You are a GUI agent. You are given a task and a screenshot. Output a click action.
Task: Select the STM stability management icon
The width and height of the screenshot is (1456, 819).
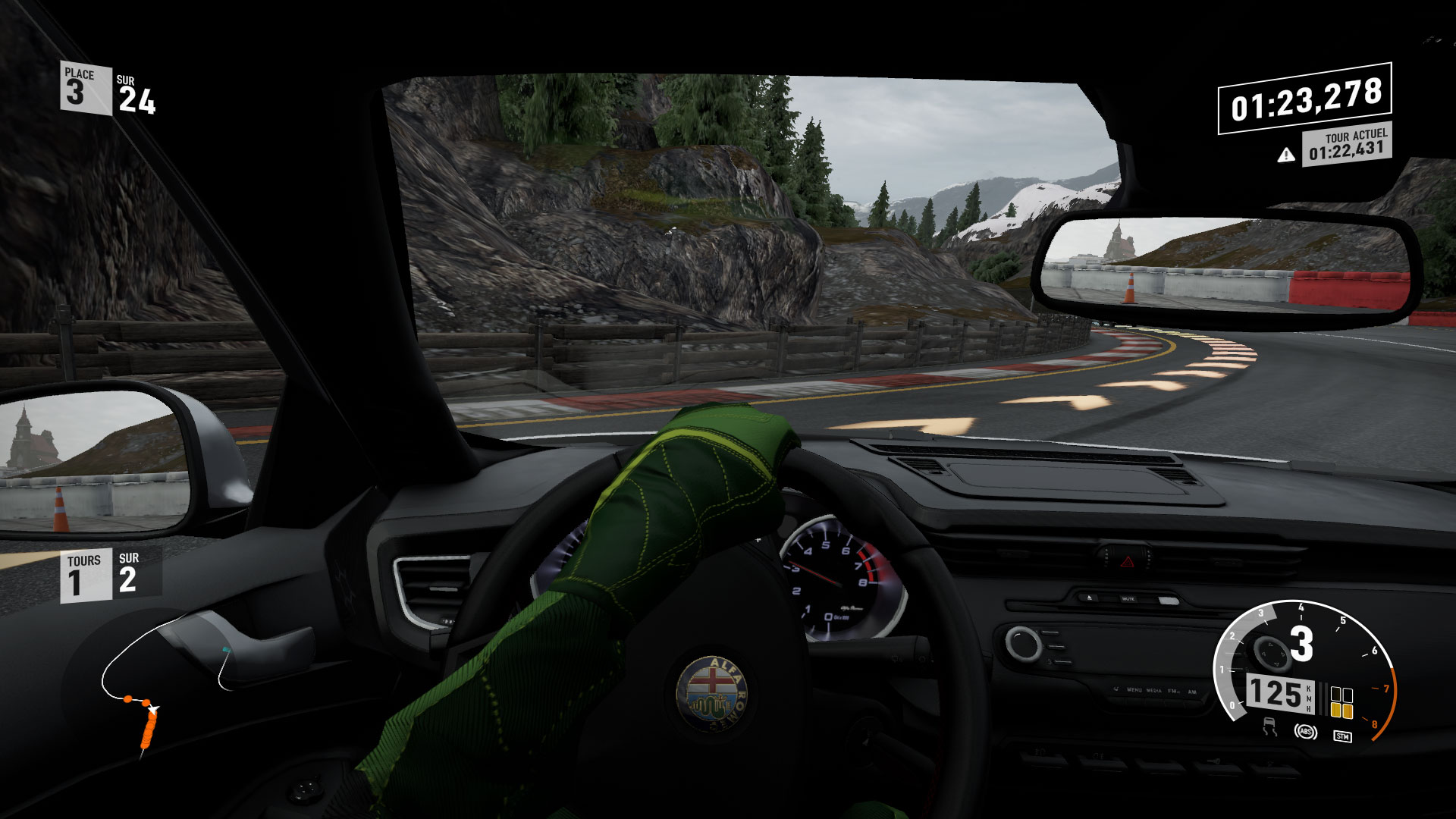tap(1342, 736)
